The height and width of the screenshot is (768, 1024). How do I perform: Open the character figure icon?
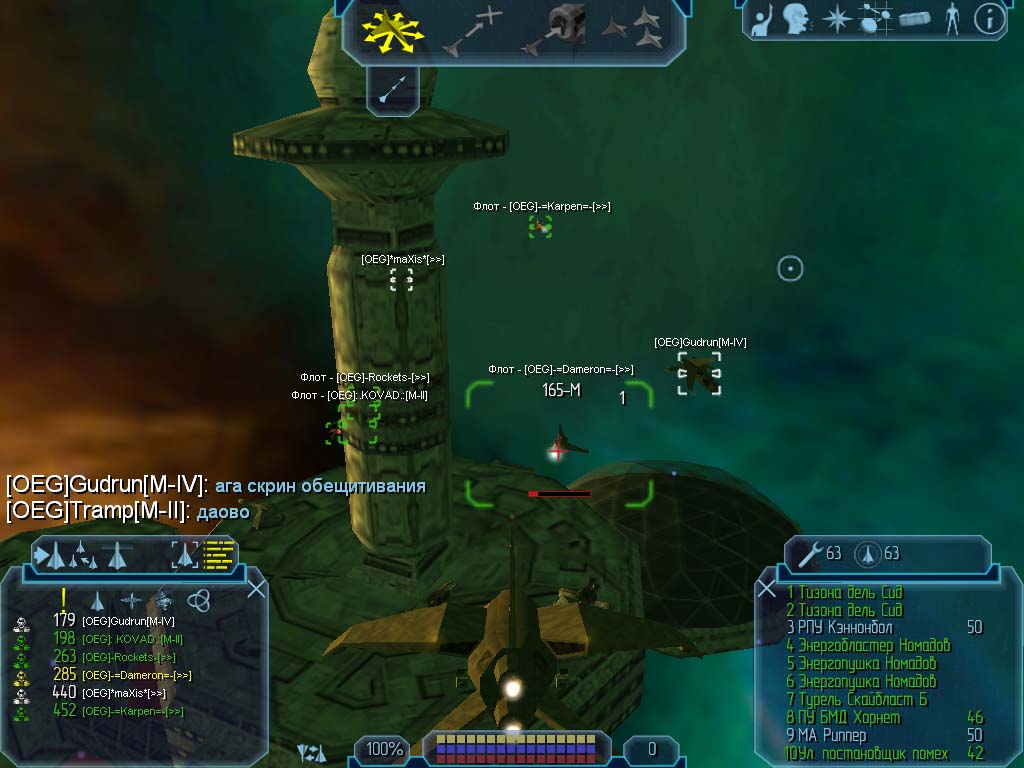click(x=951, y=19)
